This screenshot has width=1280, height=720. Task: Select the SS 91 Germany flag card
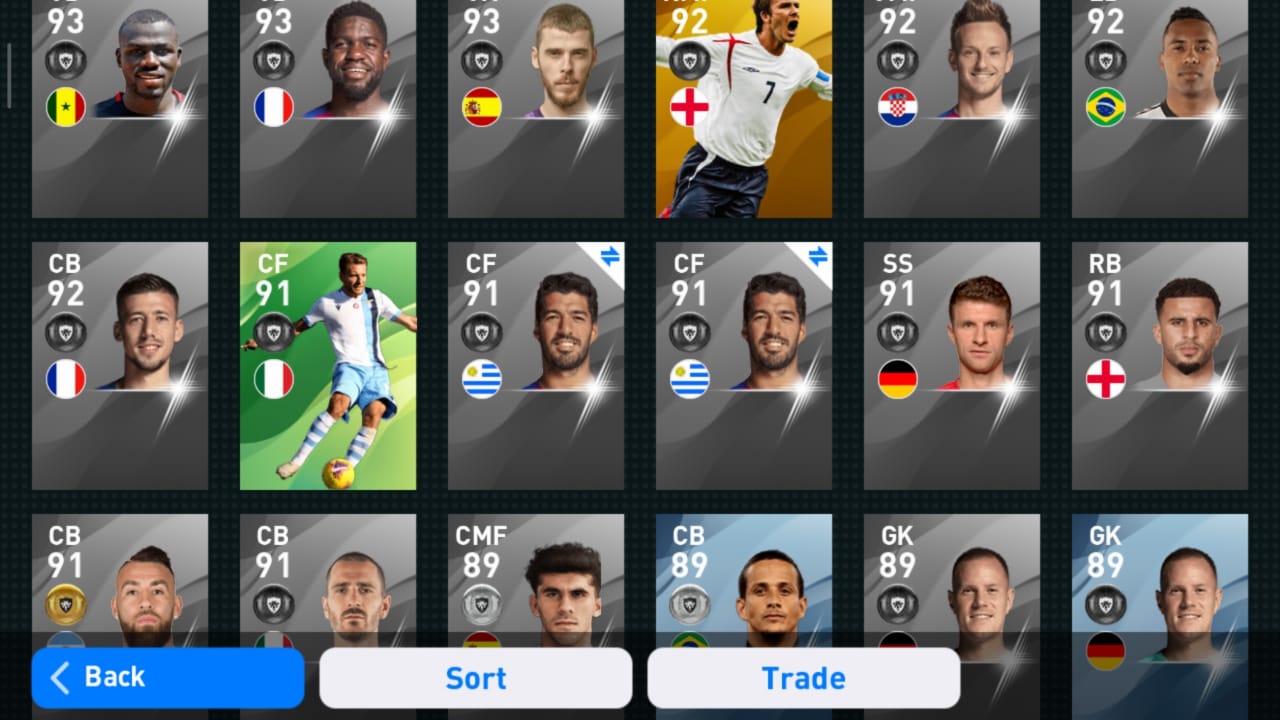point(952,366)
